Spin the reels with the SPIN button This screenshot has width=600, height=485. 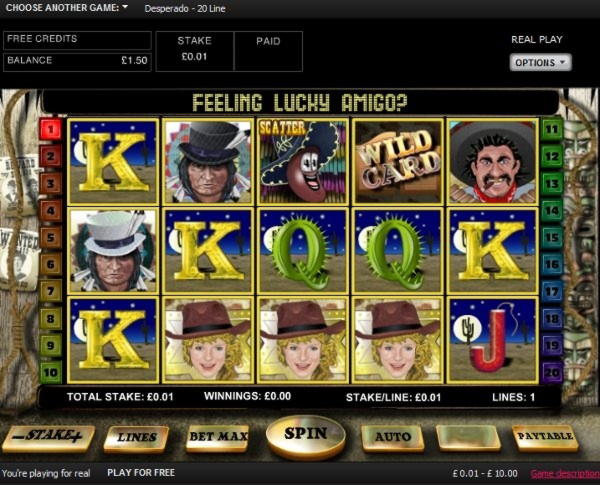tap(305, 435)
